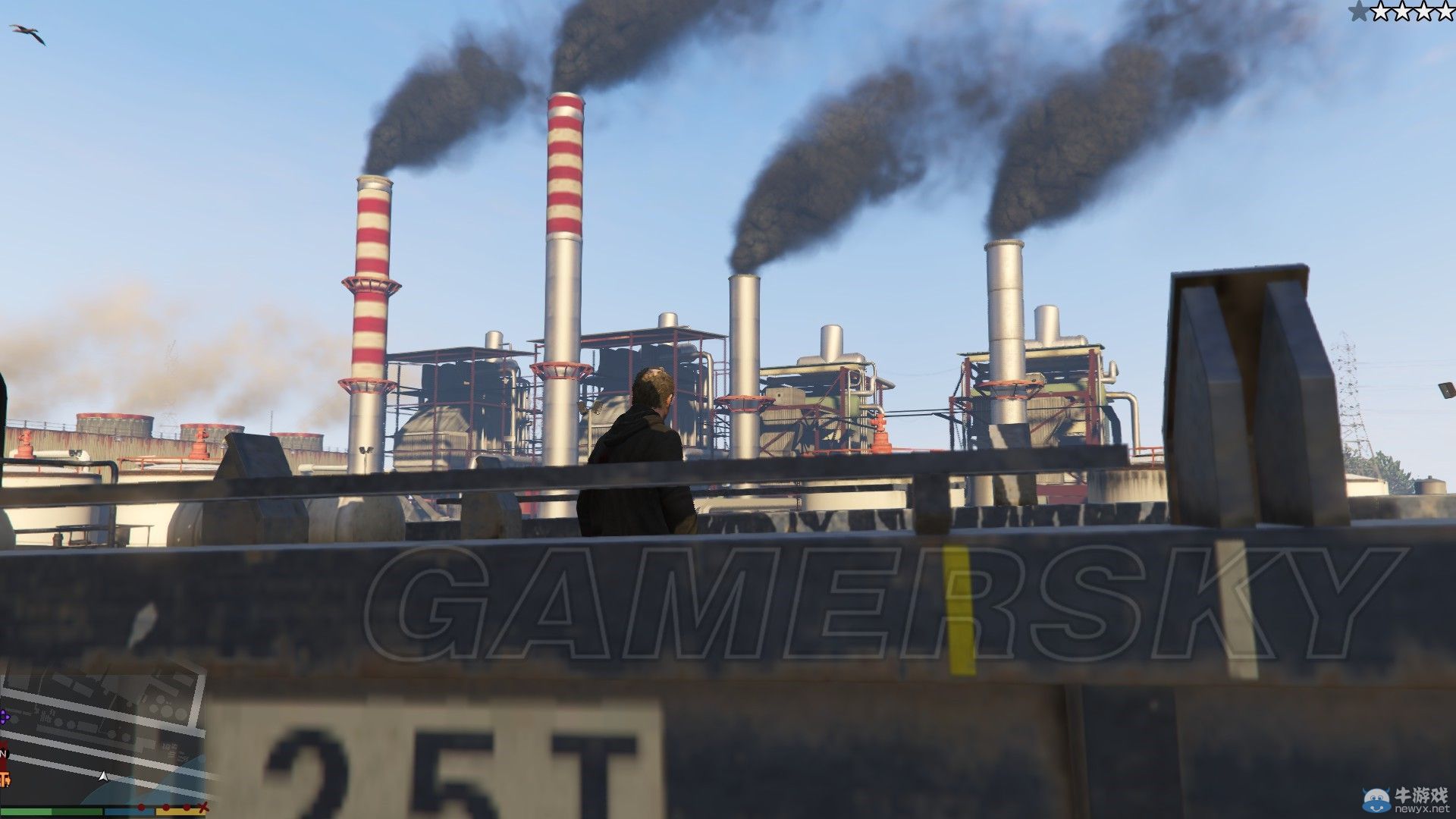This screenshot has height=819, width=1456.
Task: Toggle the first red dot above the ability bar
Action: click(x=141, y=807)
